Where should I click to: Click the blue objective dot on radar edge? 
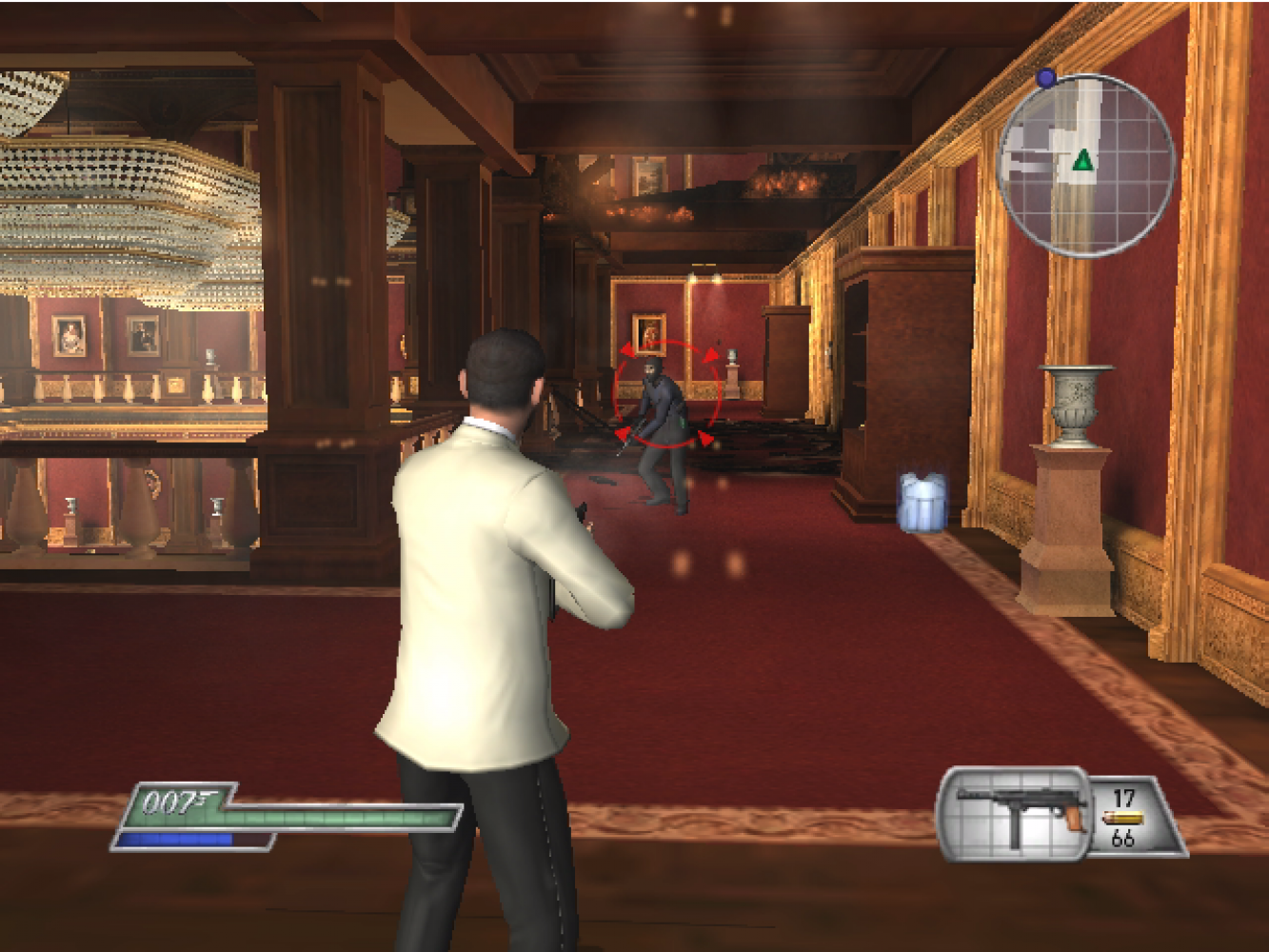click(x=1046, y=78)
